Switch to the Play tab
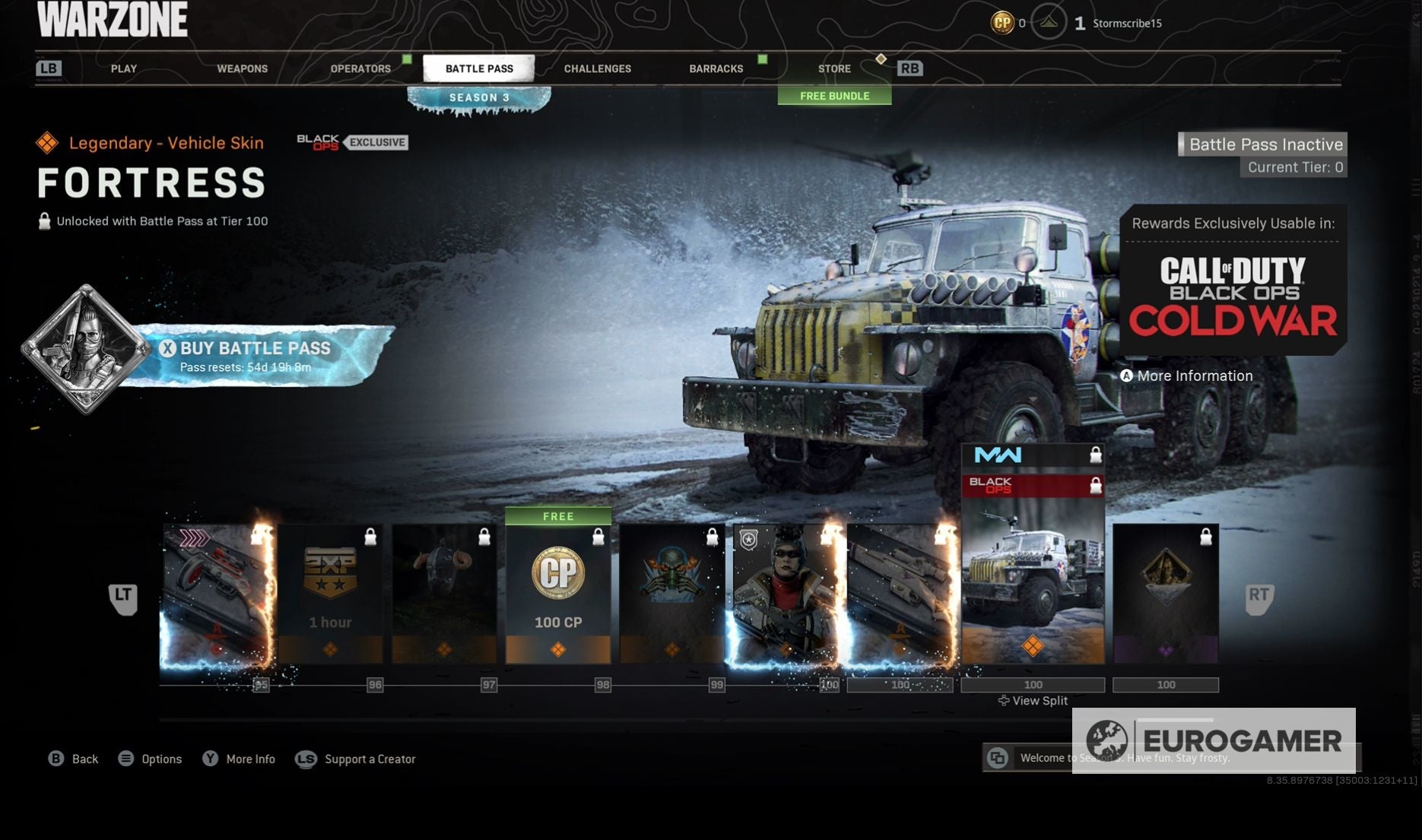The image size is (1422, 840). 124,68
